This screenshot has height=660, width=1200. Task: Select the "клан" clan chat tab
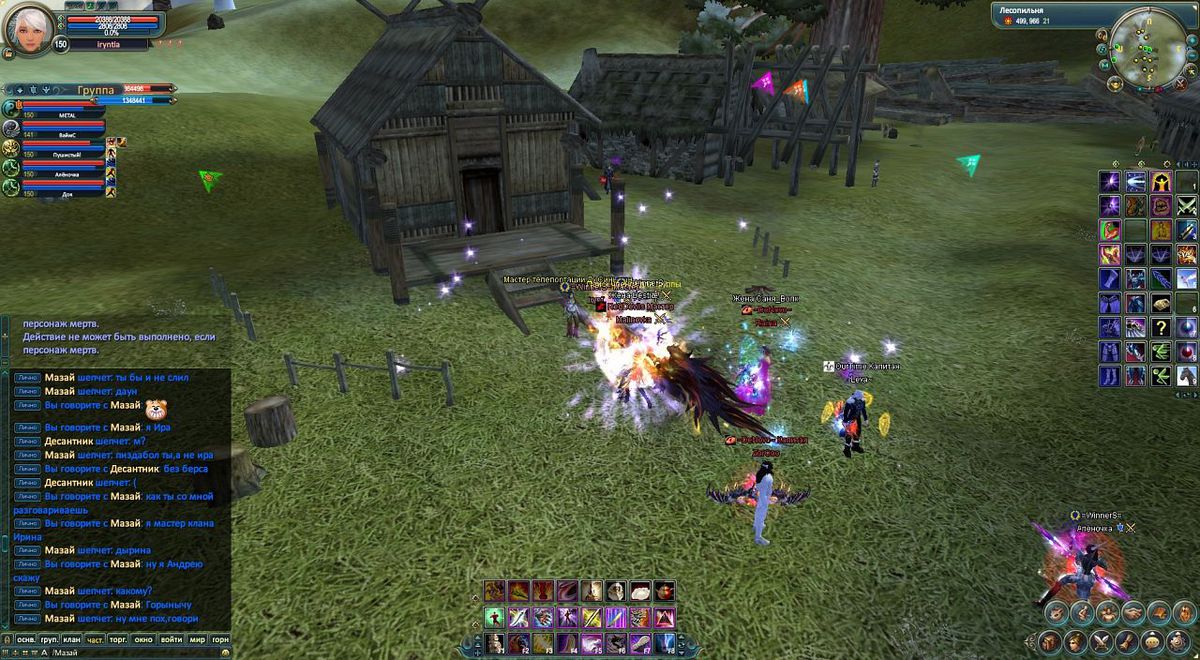pos(72,638)
